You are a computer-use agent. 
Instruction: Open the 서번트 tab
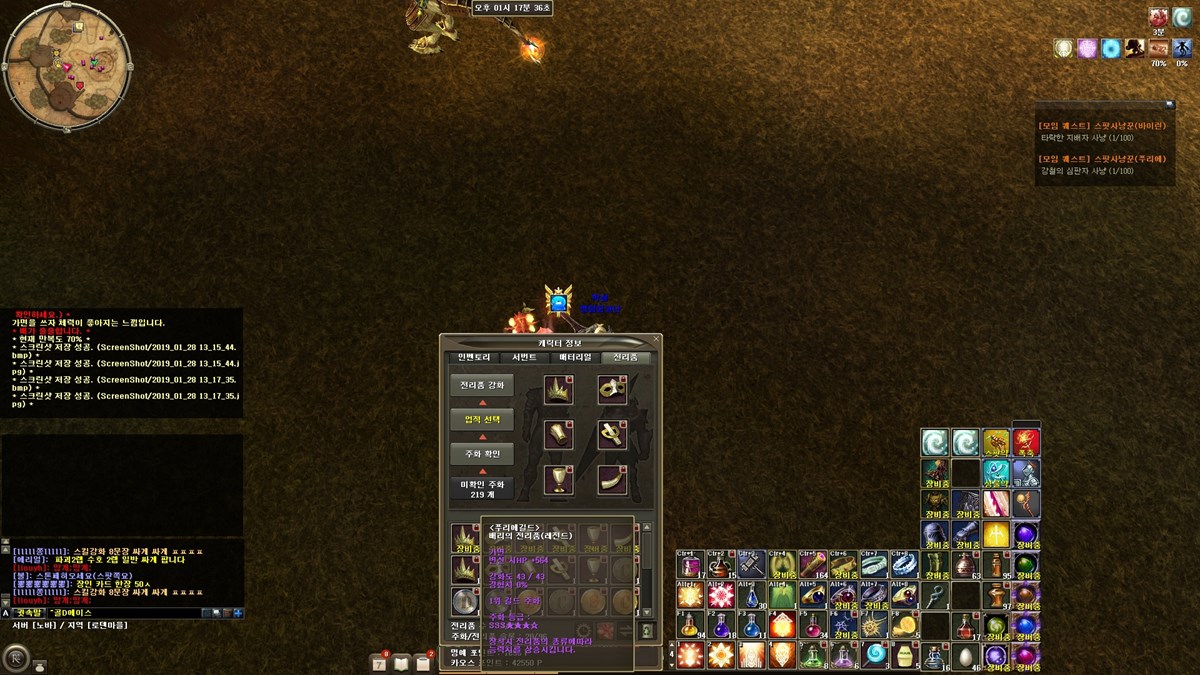click(x=524, y=357)
